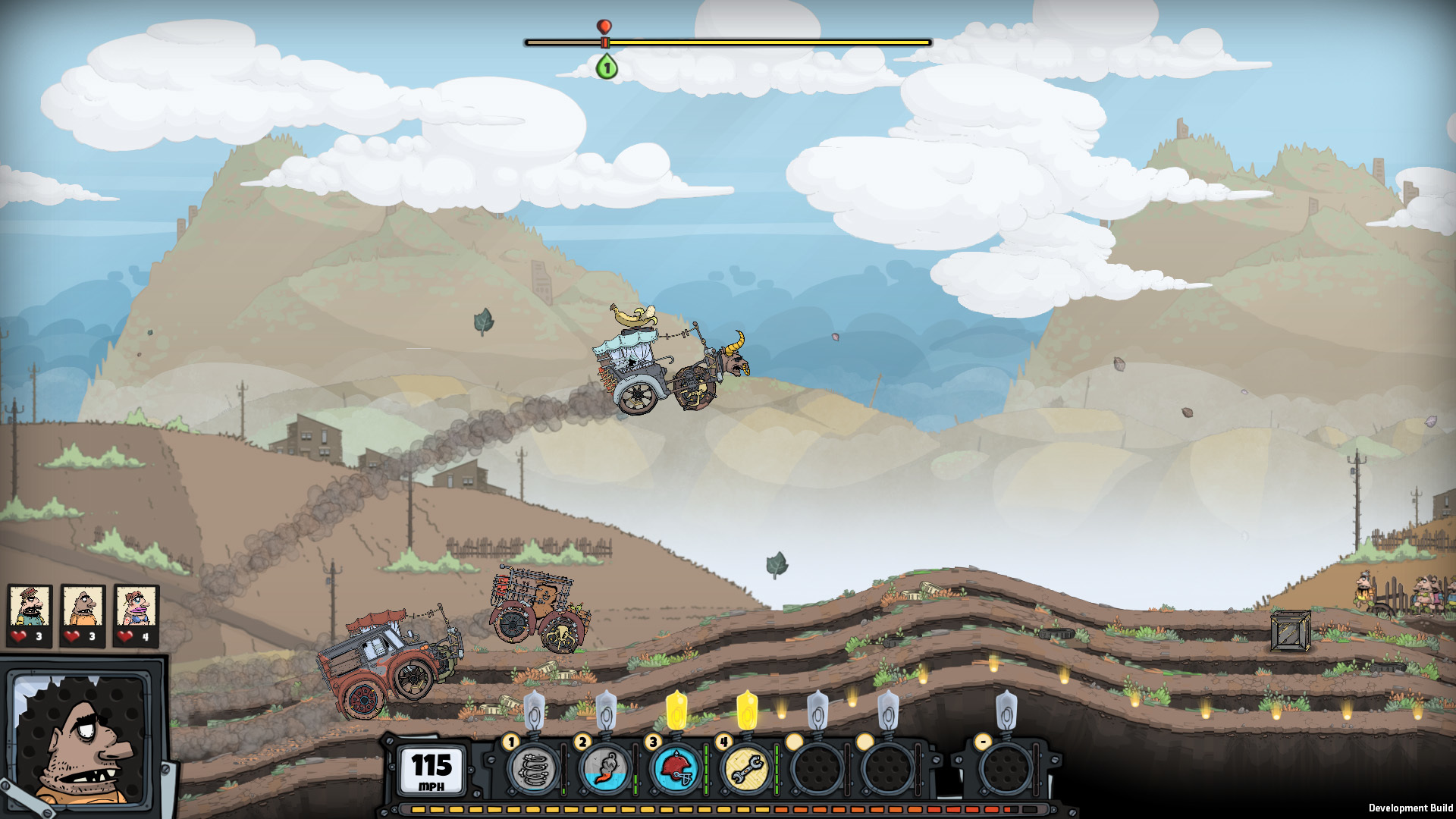The width and height of the screenshot is (1456, 819).
Task: Click the large driver portrait monitor
Action: pyautogui.click(x=82, y=740)
